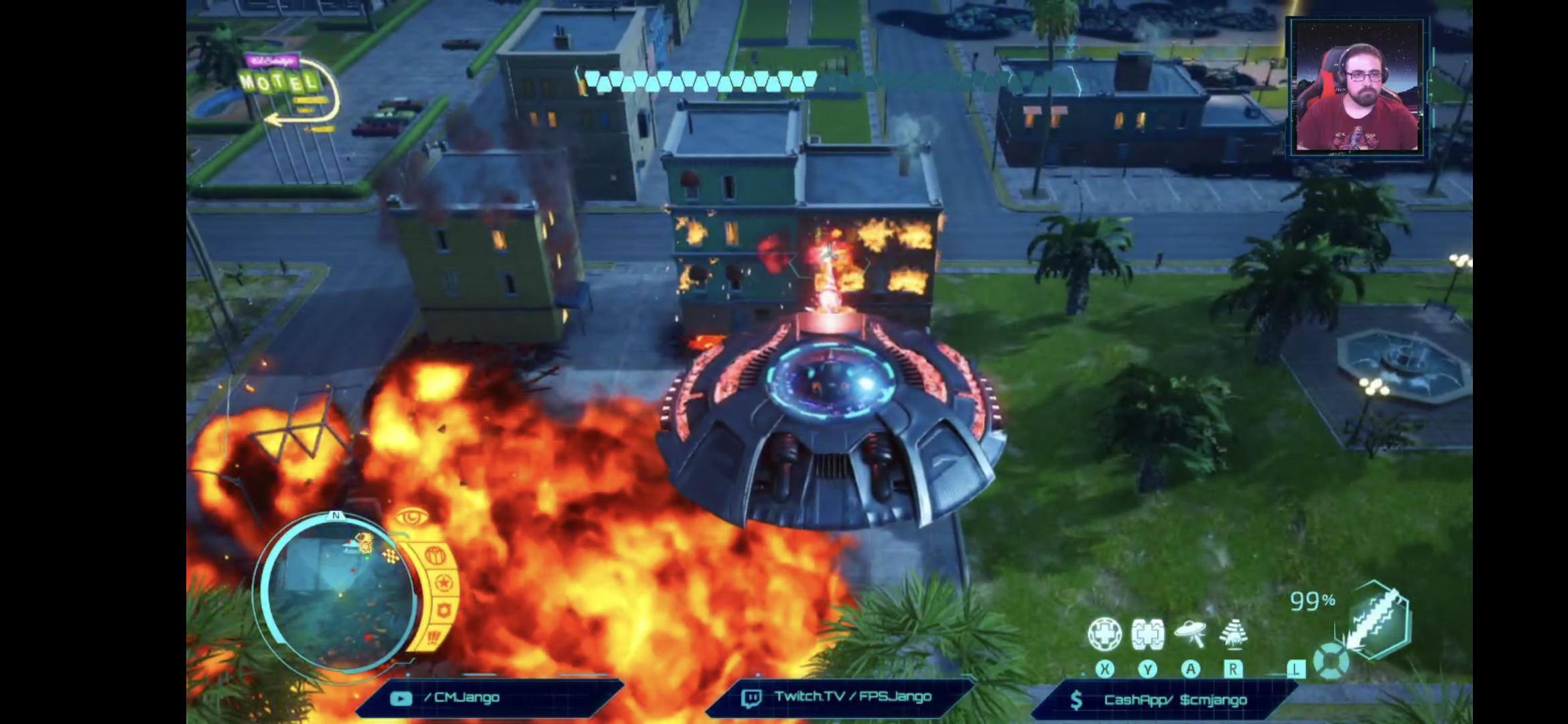The width and height of the screenshot is (1568, 724).
Task: Select the police badge alert segment
Action: 443,611
